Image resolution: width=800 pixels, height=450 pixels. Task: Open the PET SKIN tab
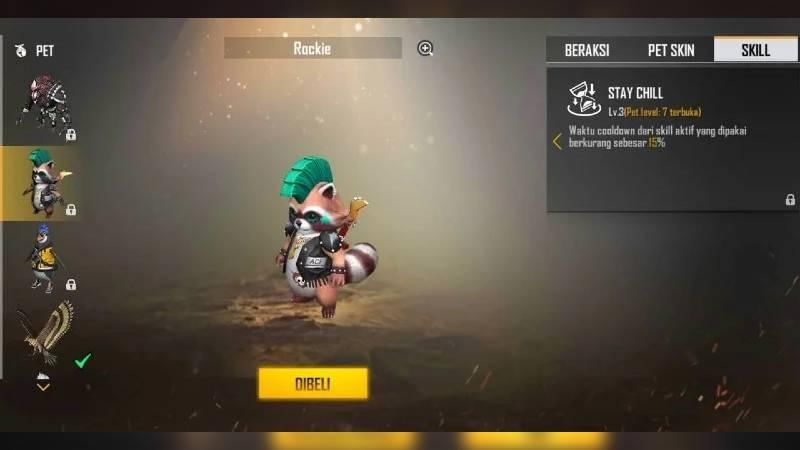(x=671, y=50)
